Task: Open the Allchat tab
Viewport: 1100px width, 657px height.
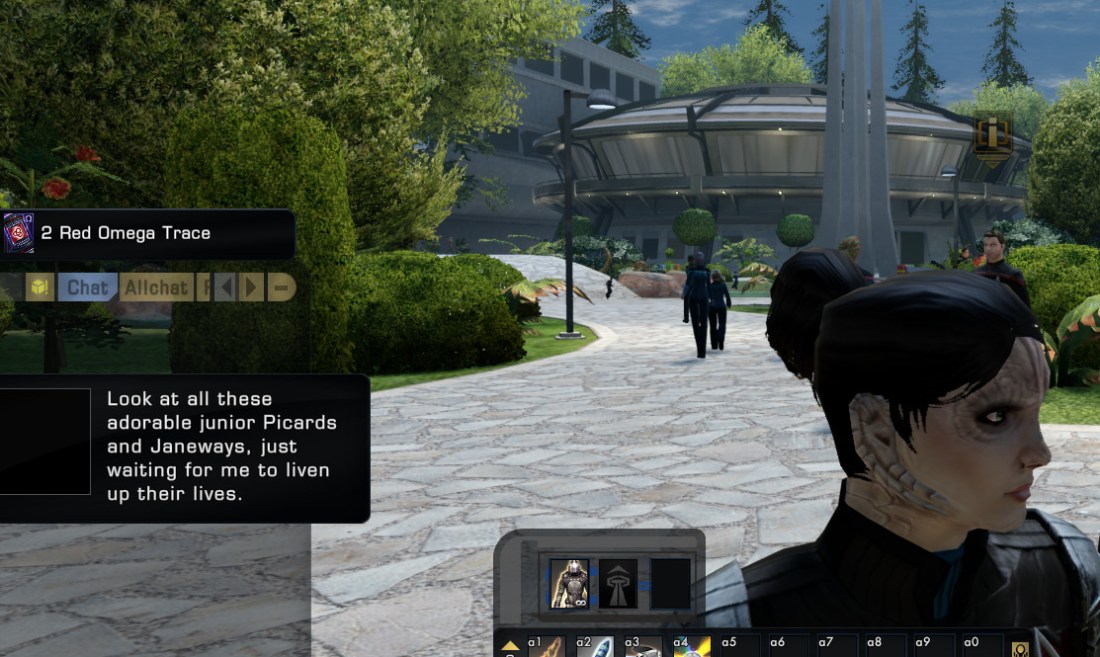Action: 155,288
